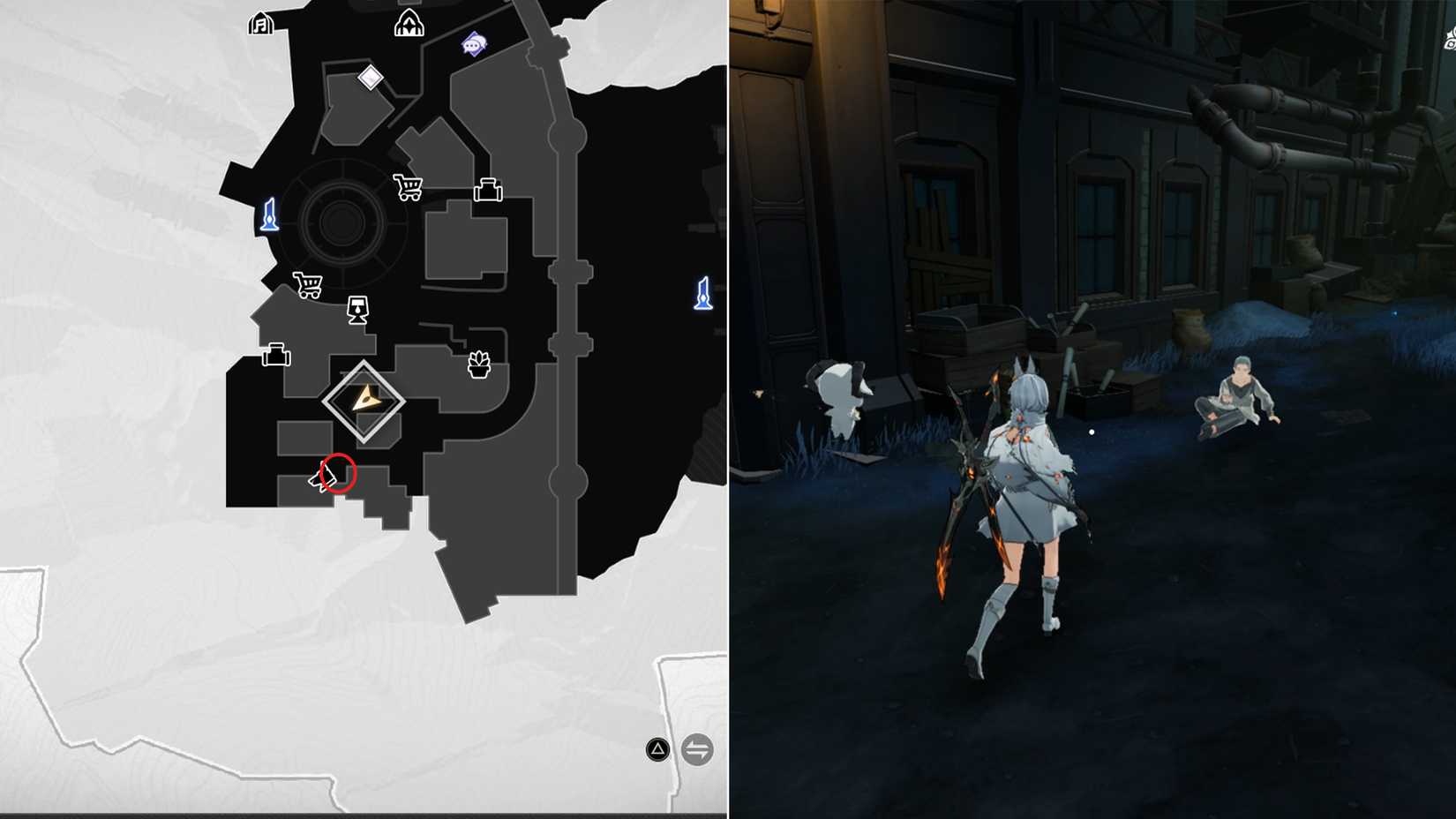Viewport: 1456px width, 819px height.
Task: Click the cathedral landmark icon at map top
Action: 407,24
